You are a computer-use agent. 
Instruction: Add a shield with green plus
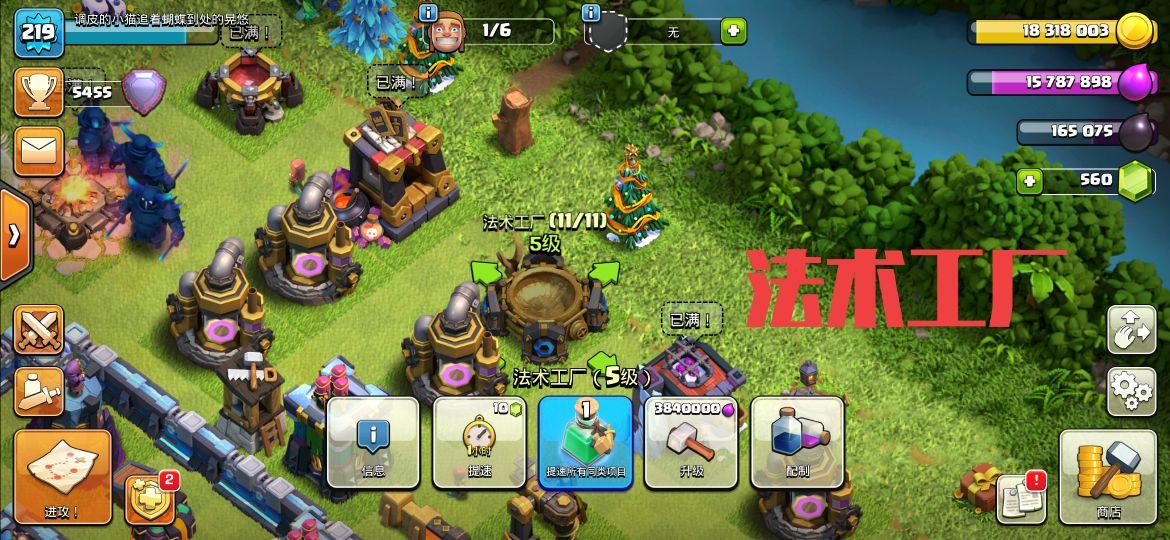[x=733, y=31]
